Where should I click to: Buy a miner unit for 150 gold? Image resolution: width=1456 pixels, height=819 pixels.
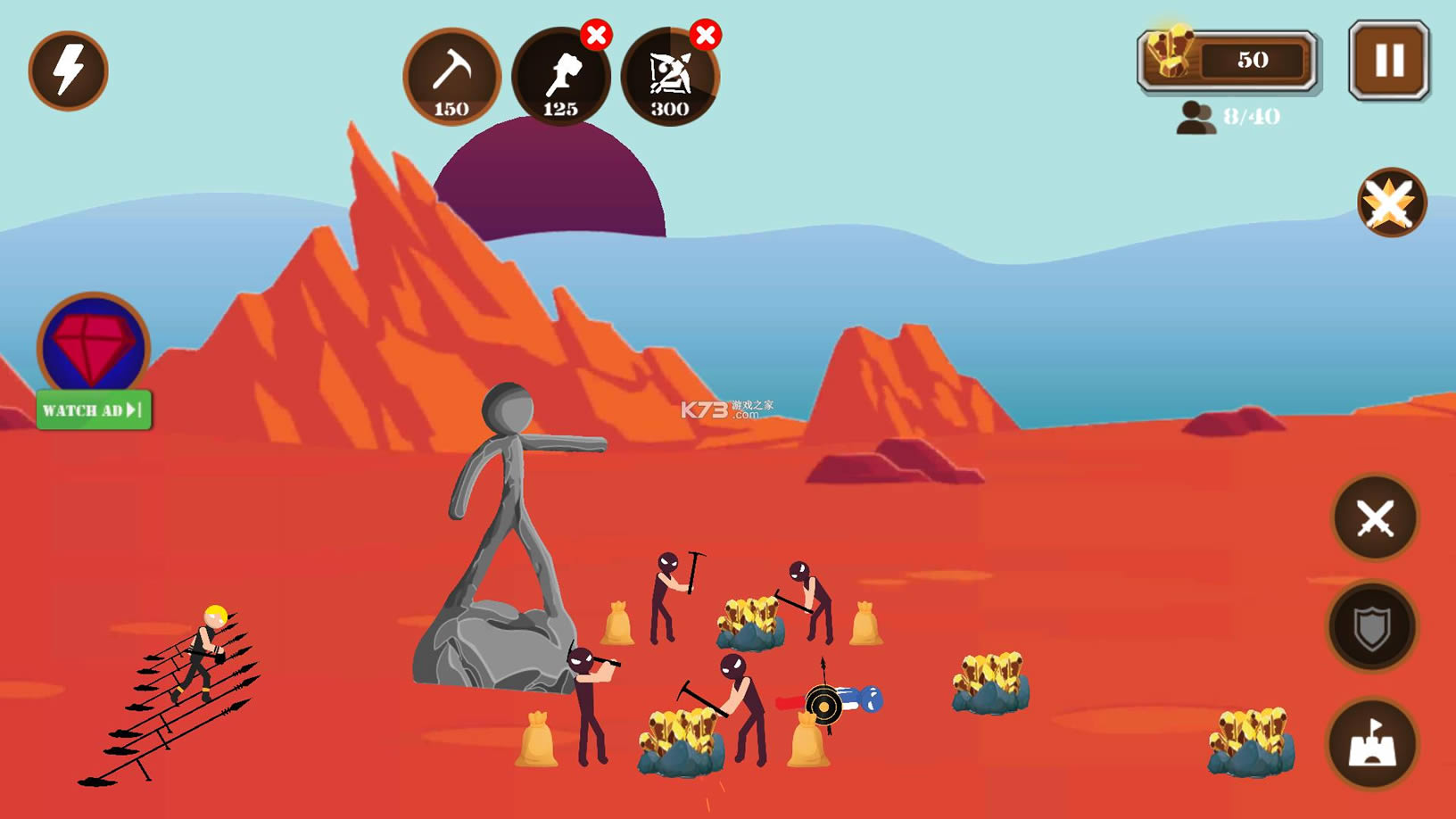pos(451,77)
